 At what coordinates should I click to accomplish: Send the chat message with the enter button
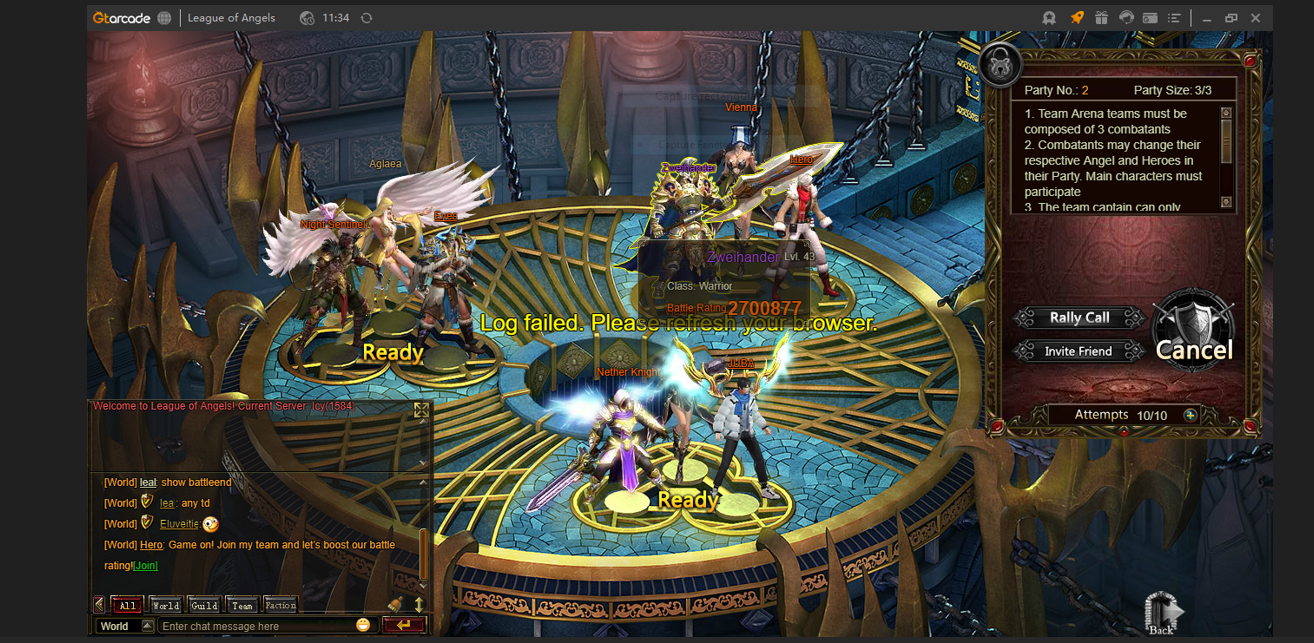click(x=404, y=625)
